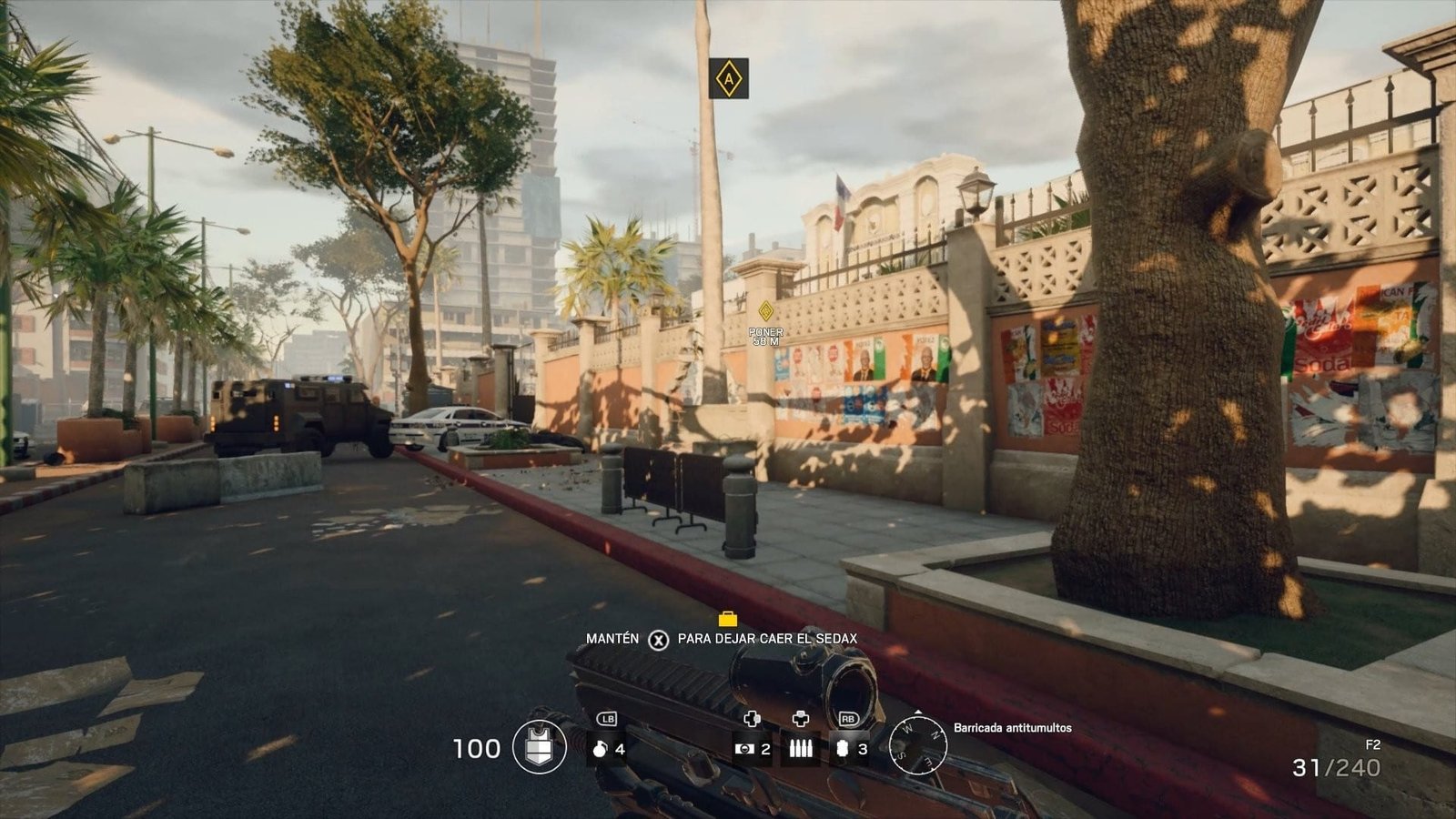Screen dimensions: 1456x819
Task: Click the PONER objective waypoint marker
Action: (x=765, y=312)
